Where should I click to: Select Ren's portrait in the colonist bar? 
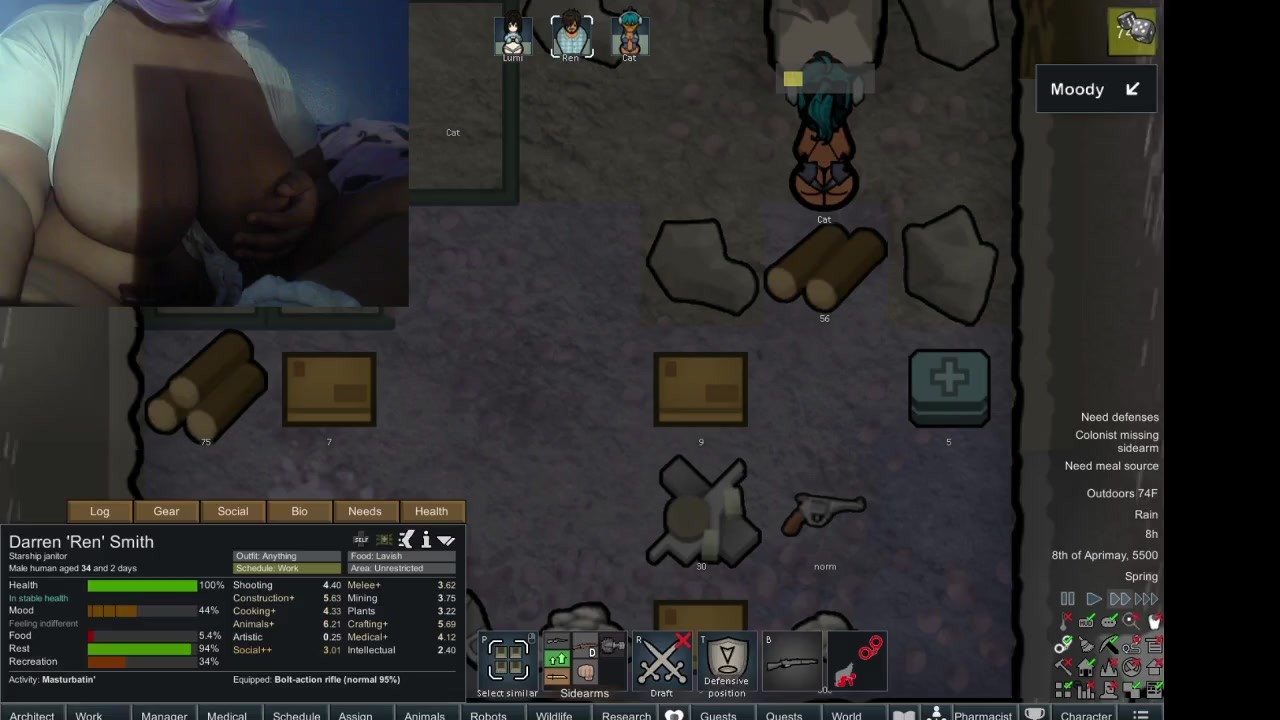571,33
